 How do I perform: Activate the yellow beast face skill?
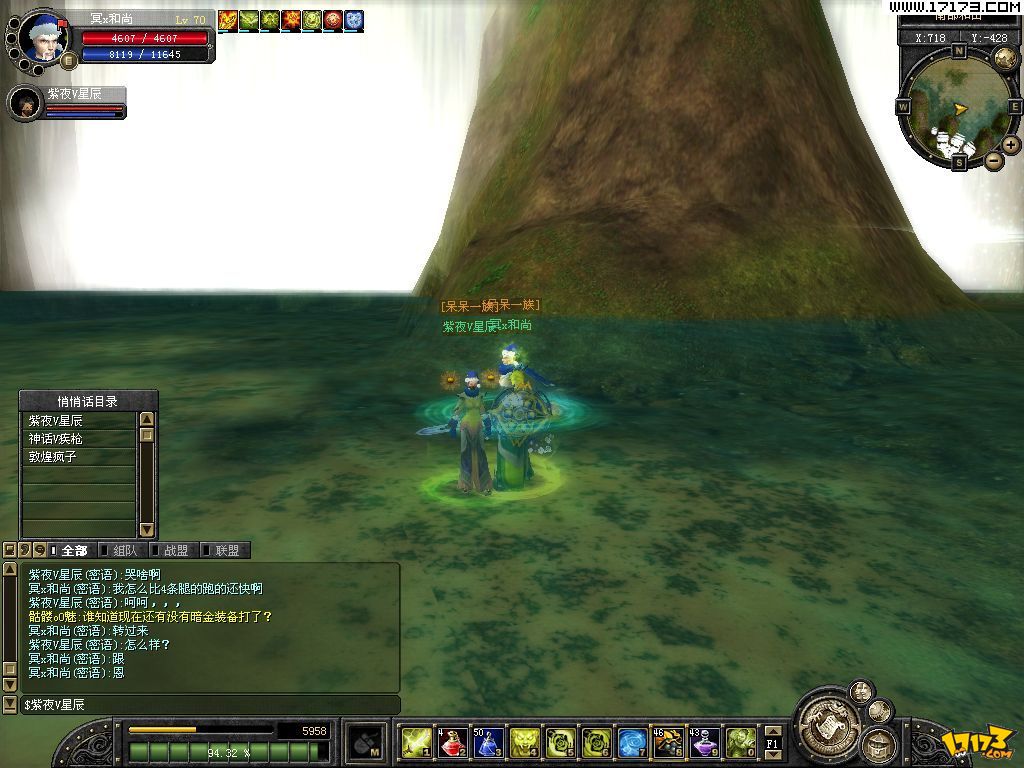[x=524, y=742]
